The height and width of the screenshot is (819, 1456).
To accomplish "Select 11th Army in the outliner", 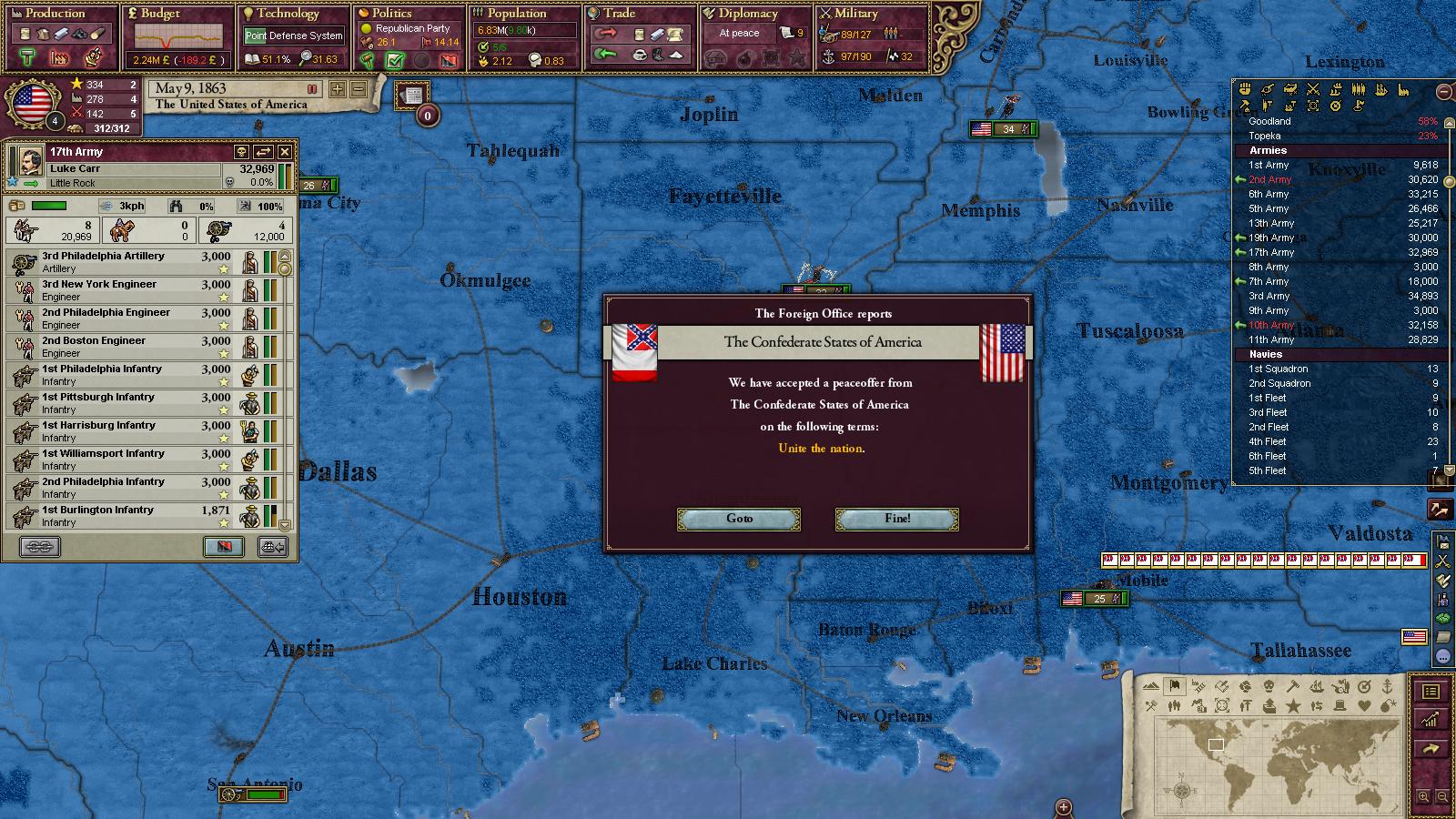I will coord(1270,339).
